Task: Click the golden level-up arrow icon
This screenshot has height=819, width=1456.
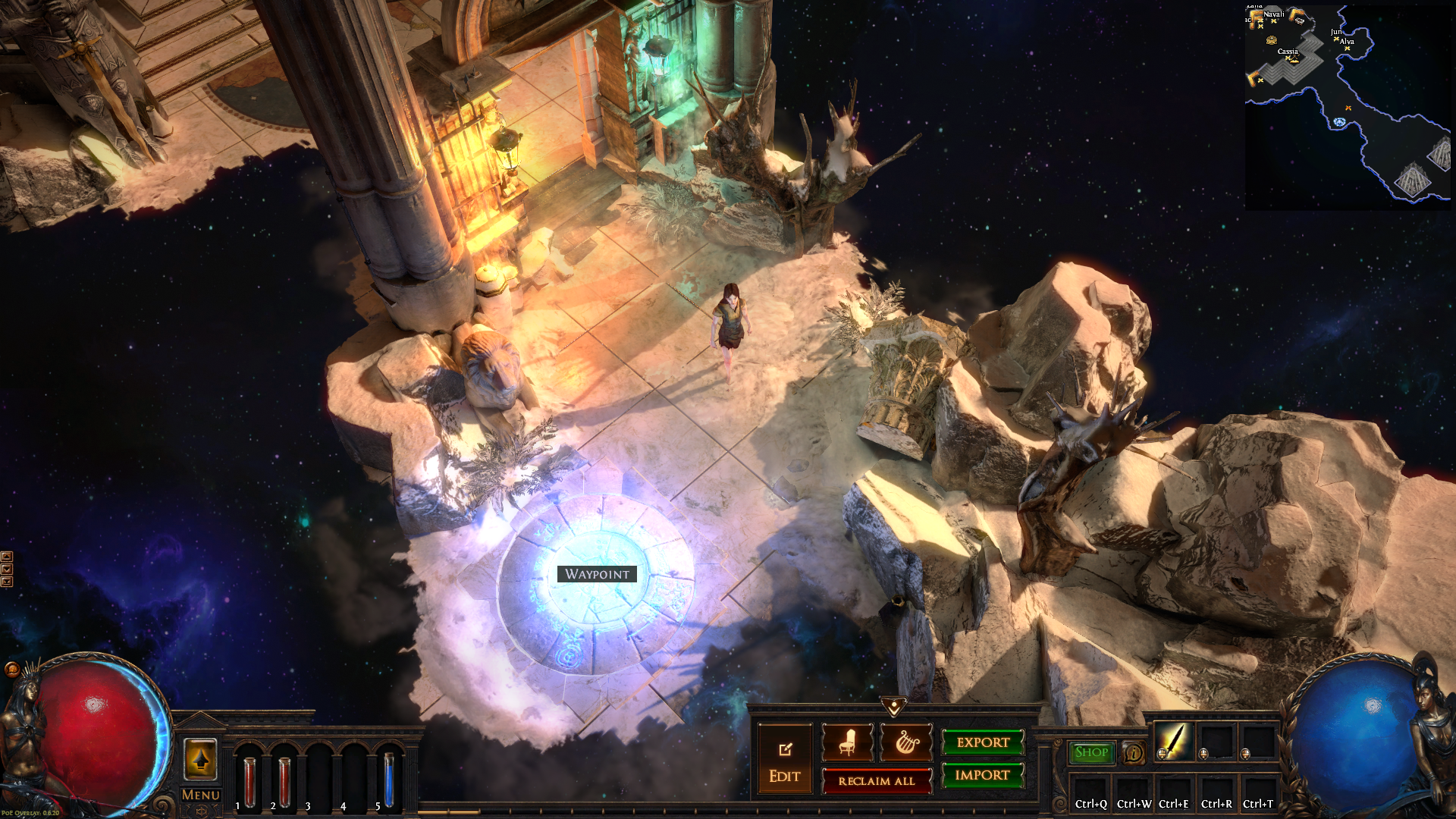Action: click(200, 759)
